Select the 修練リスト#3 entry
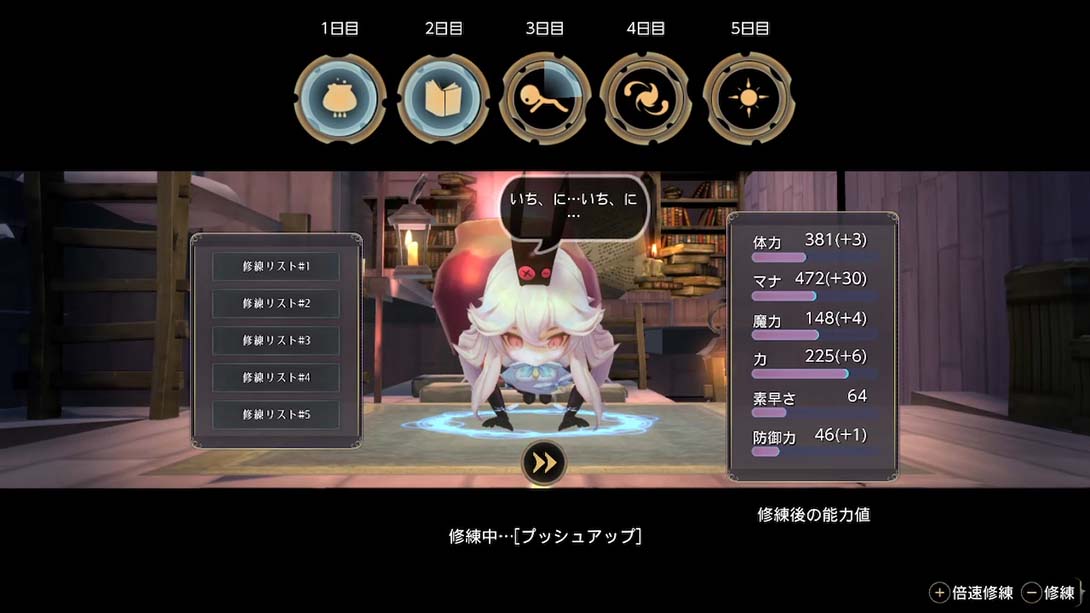This screenshot has width=1090, height=613. [x=276, y=340]
